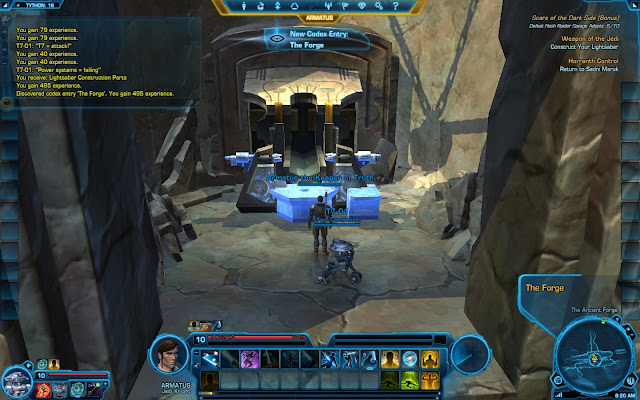Use the first lightsaber strike ability
Image resolution: width=640 pixels, height=400 pixels.
click(x=211, y=357)
